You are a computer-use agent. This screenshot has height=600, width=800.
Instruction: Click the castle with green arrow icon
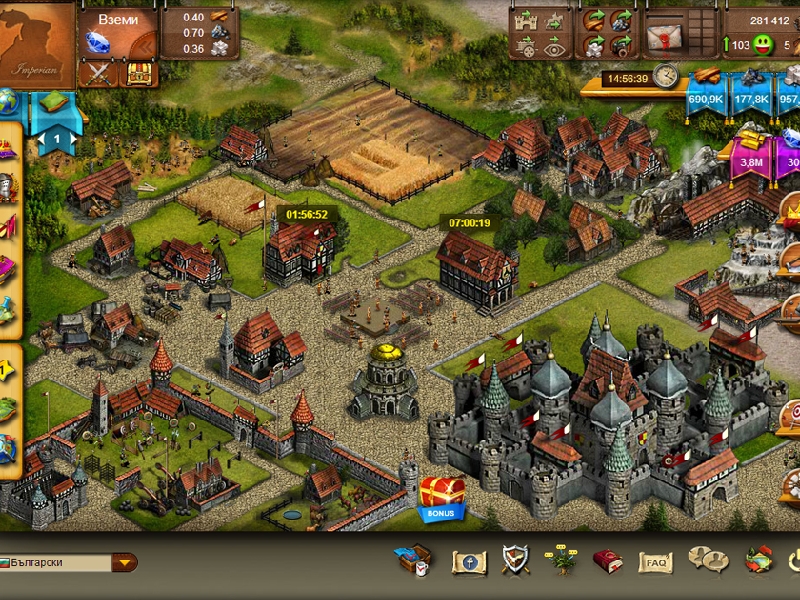click(x=526, y=20)
